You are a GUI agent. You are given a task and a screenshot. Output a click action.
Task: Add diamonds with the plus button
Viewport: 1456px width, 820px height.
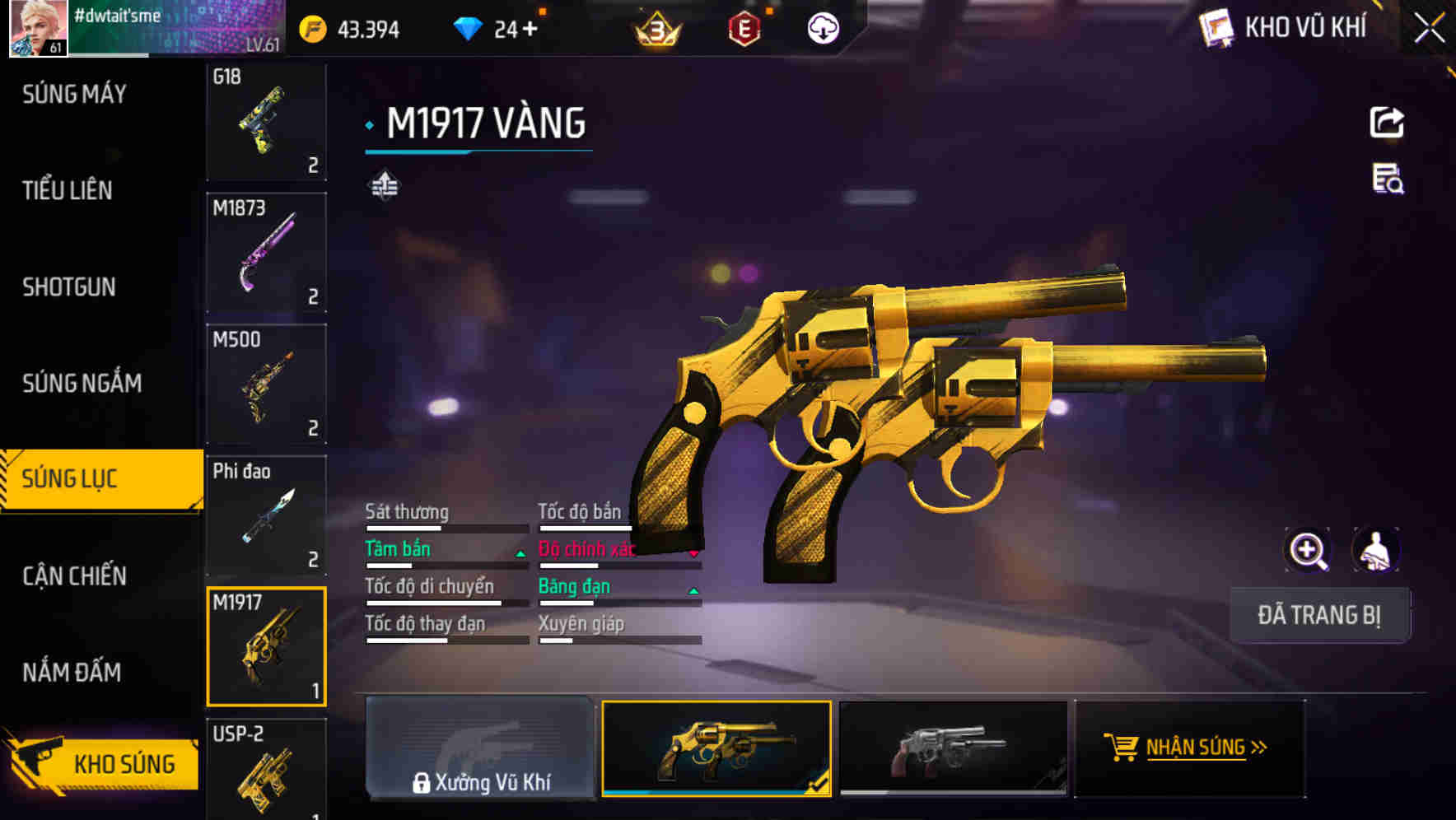[x=530, y=30]
